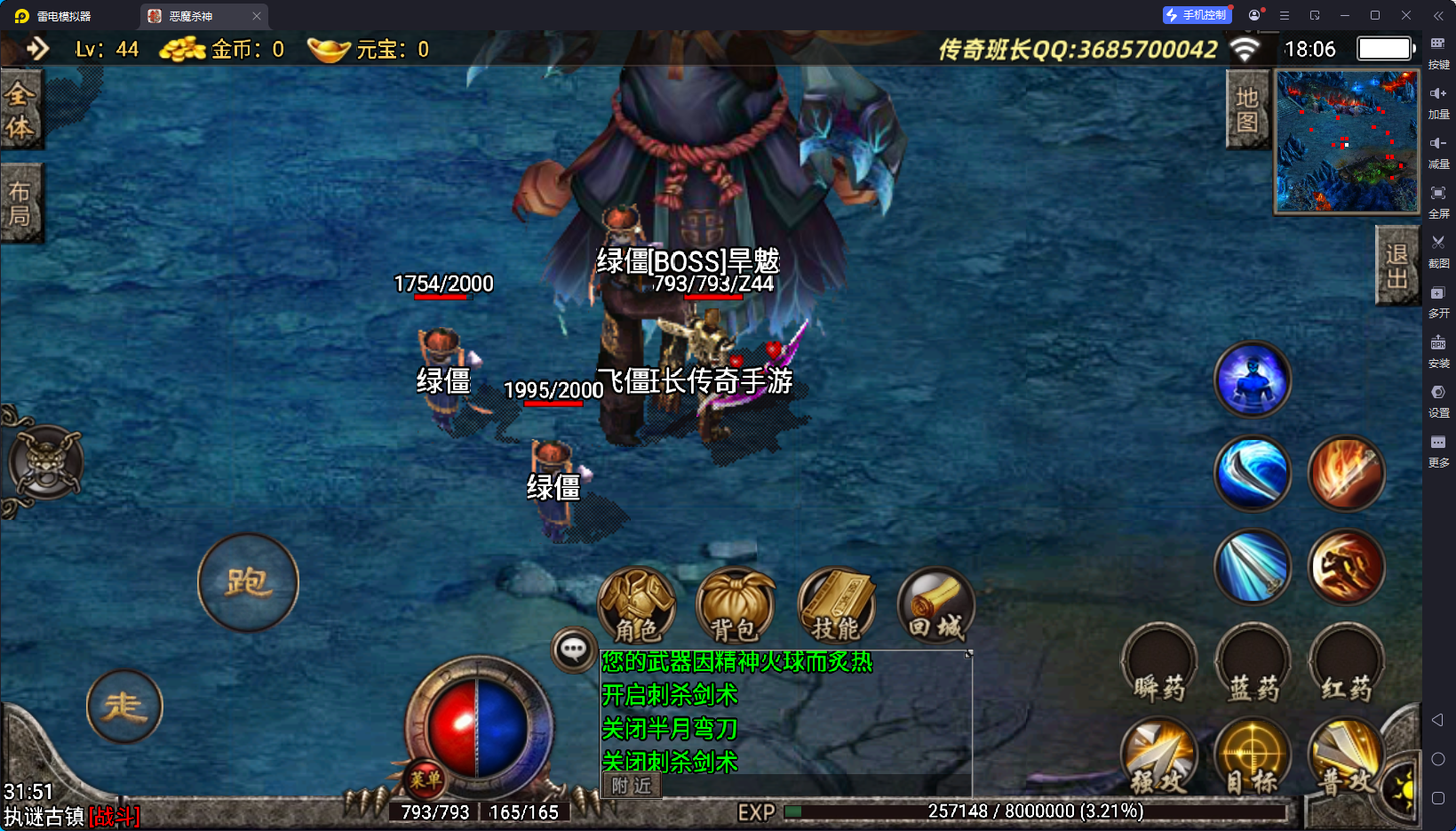The height and width of the screenshot is (831, 1456).
Task: Select the 全体 side button
Action: [x=20, y=110]
